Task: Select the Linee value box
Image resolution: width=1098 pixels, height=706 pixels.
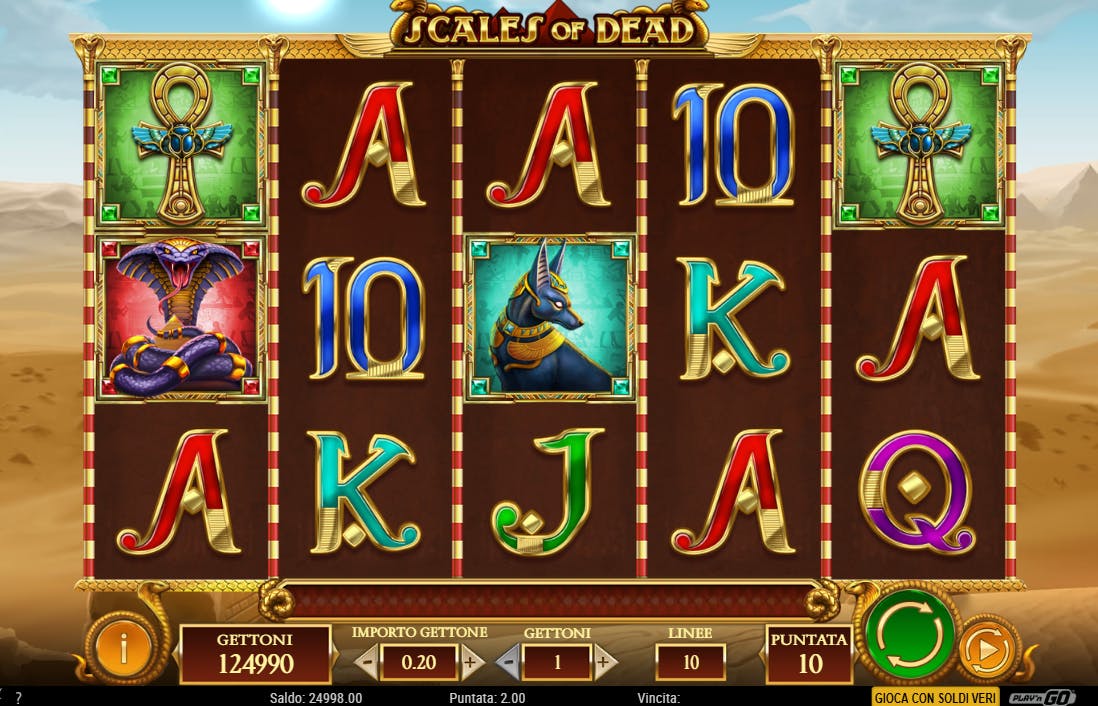Action: (690, 662)
